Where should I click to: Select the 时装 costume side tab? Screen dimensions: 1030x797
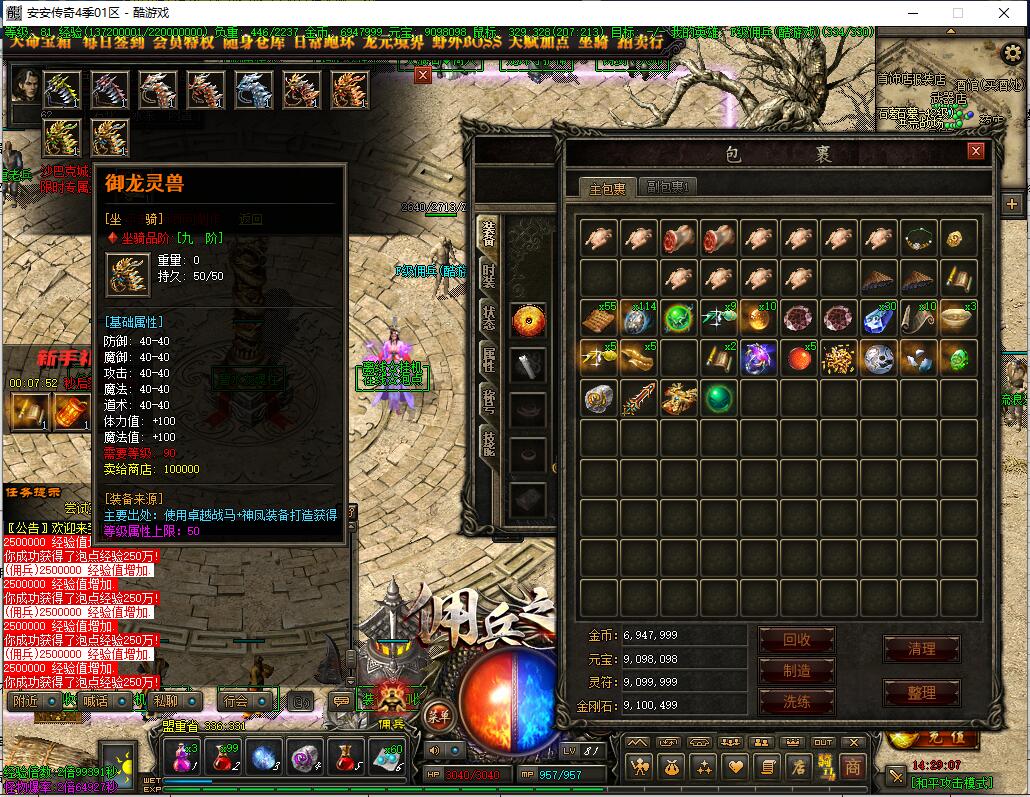click(x=488, y=274)
